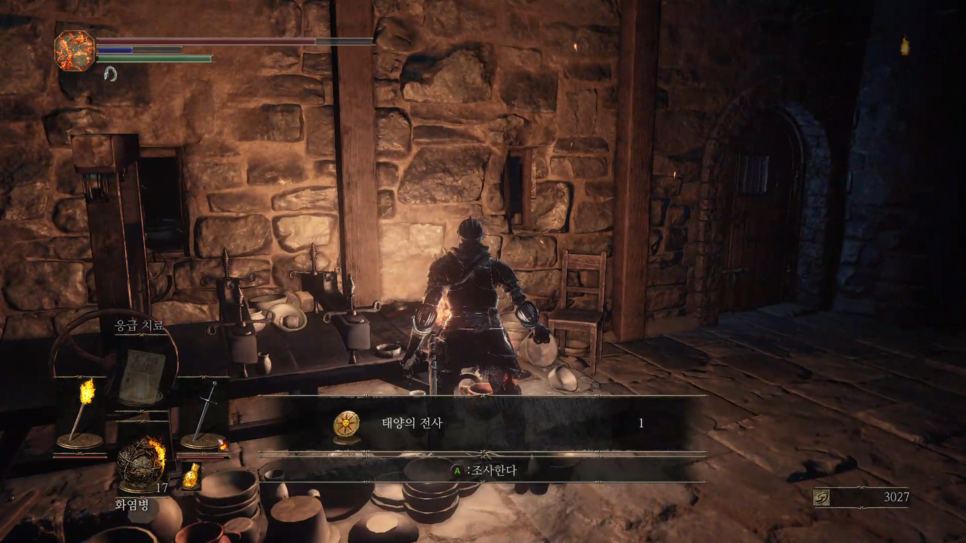Select the torch in the left-hand slot

pos(82,414)
